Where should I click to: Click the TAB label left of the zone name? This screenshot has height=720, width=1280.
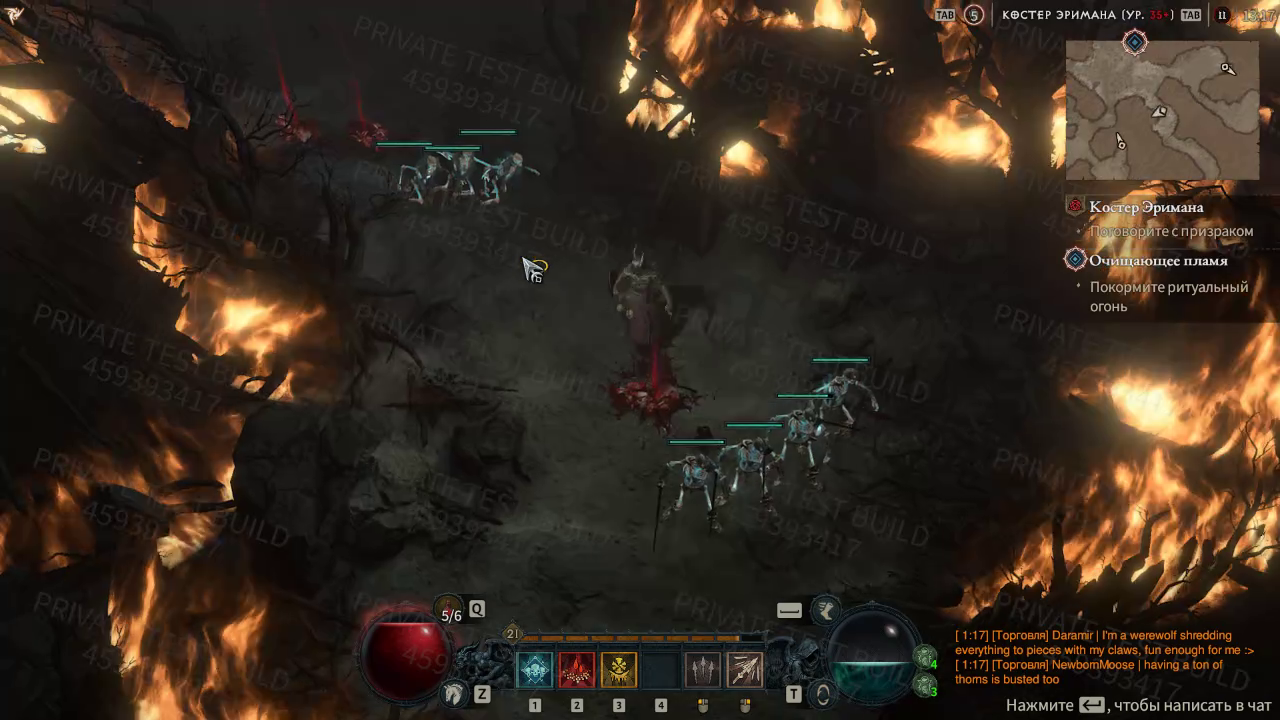pos(946,15)
